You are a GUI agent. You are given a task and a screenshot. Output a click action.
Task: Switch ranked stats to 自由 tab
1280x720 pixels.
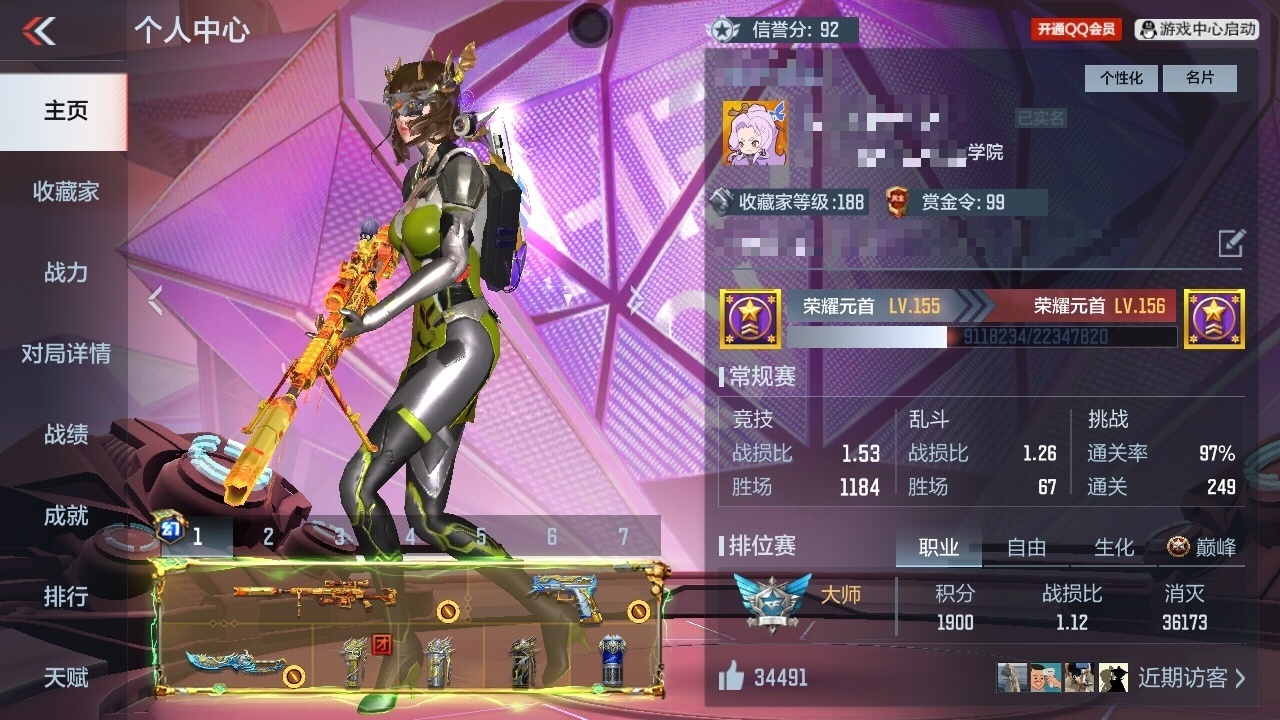tap(1026, 547)
